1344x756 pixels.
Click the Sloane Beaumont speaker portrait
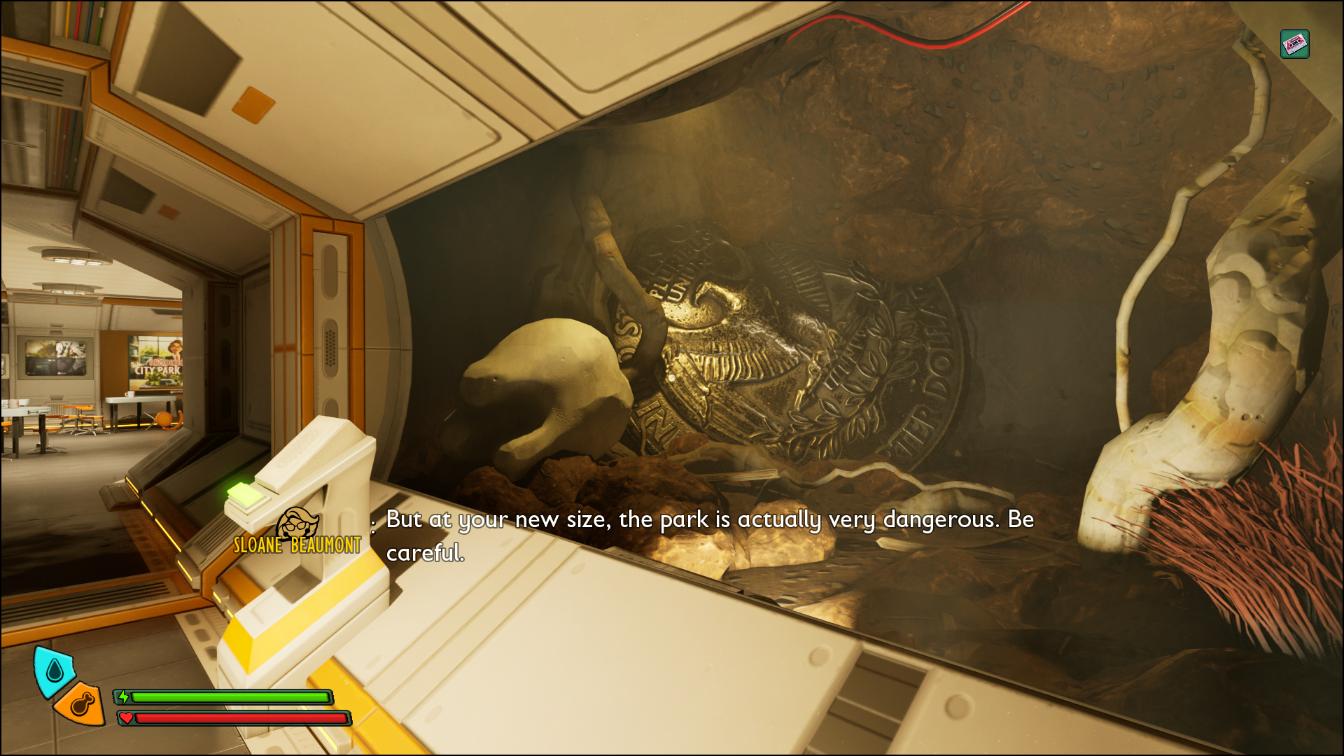click(296, 525)
